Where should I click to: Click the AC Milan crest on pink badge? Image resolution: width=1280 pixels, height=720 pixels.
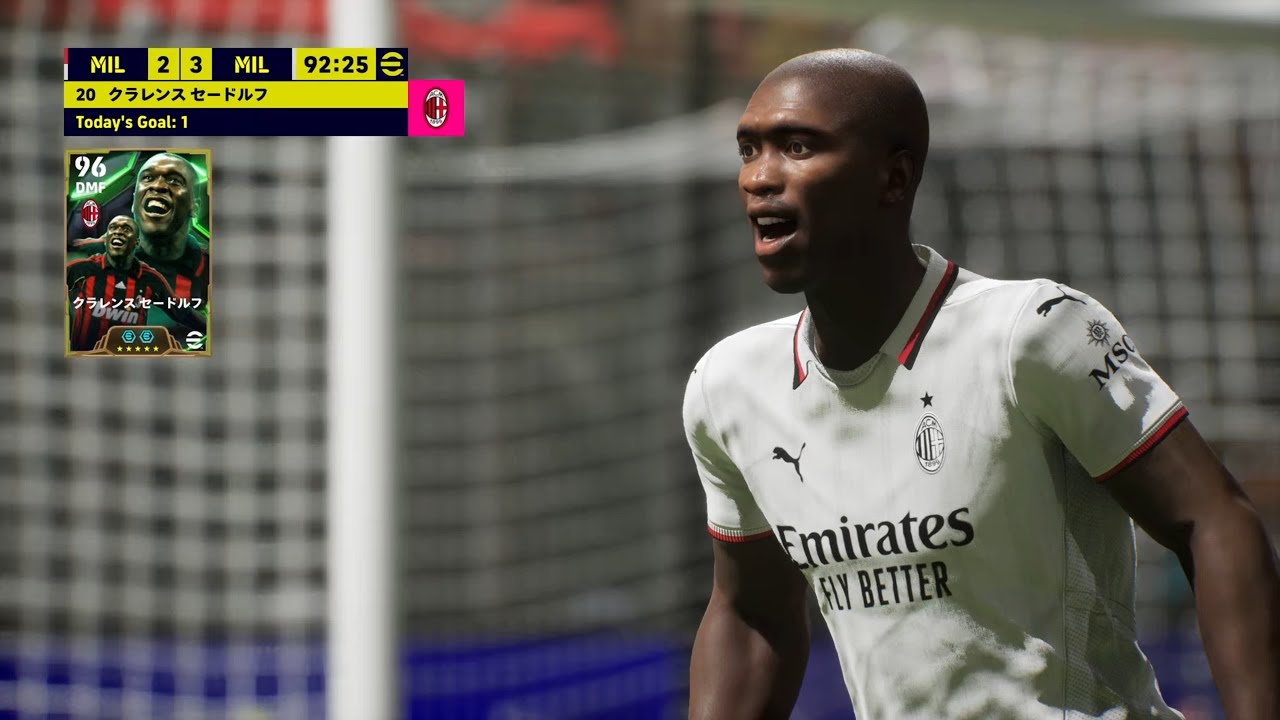(436, 108)
